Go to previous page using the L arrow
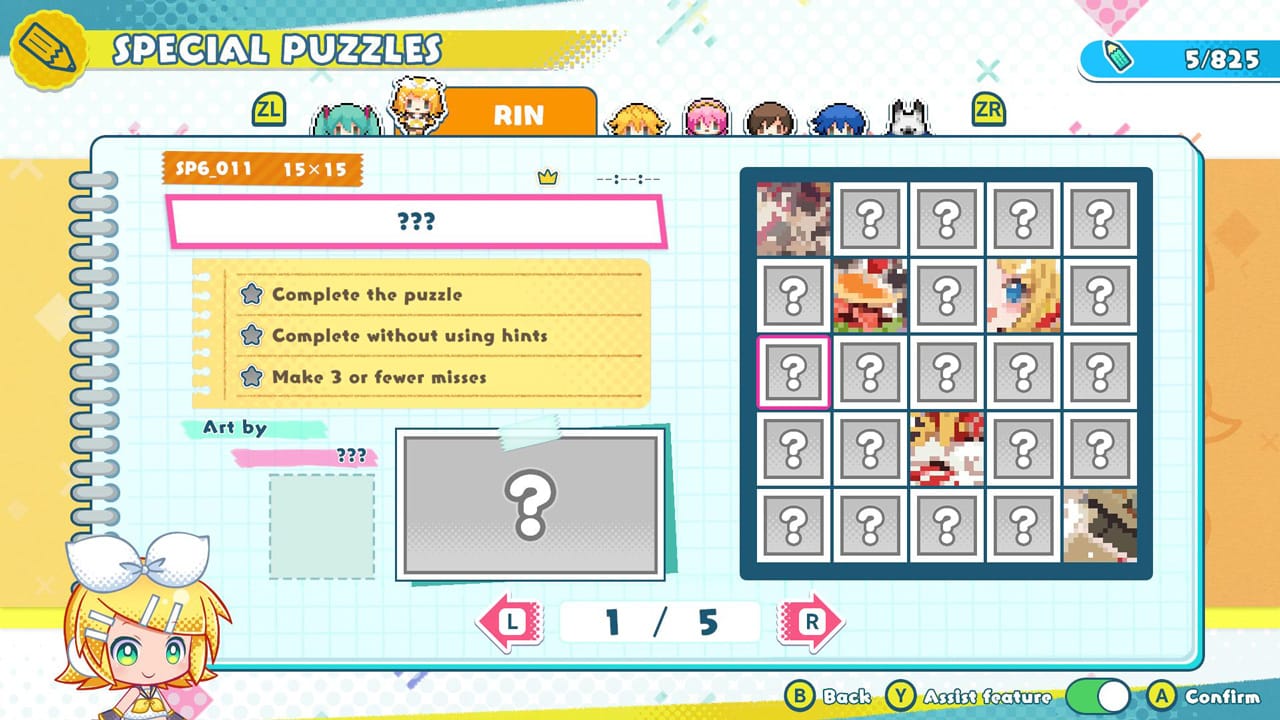 (511, 620)
